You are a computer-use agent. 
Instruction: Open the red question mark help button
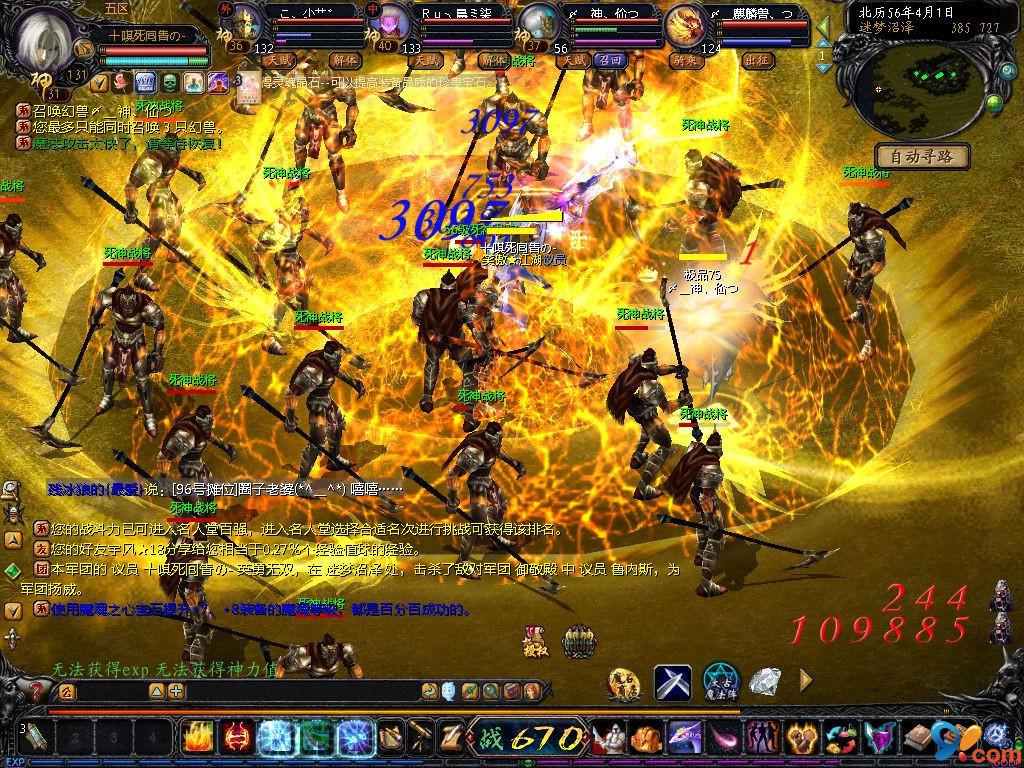[x=37, y=690]
